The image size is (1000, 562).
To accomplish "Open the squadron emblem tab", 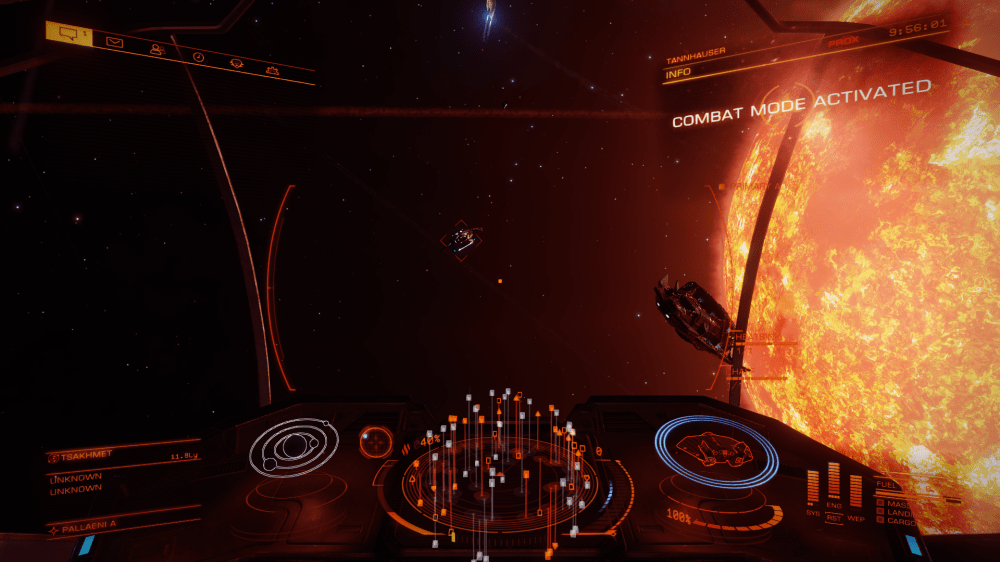I will coord(236,63).
